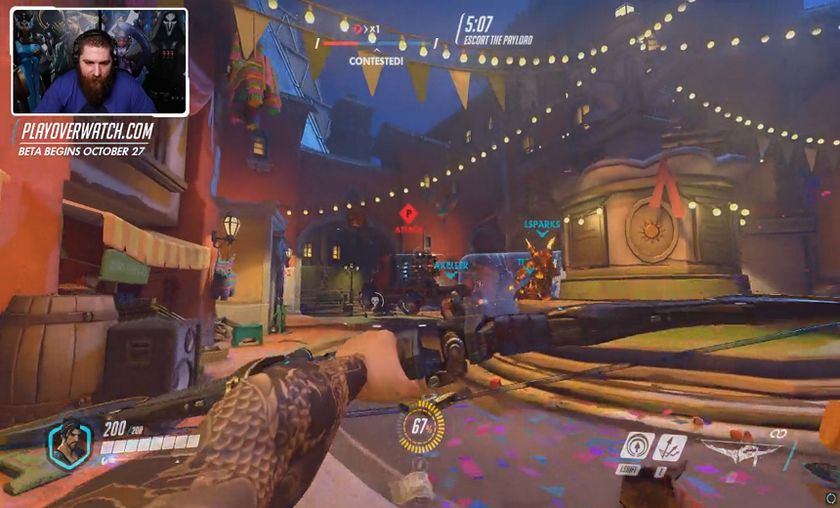Image resolution: width=840 pixels, height=508 pixels.
Task: Click the Storm Bow weapon icon
Action: [x=739, y=451]
